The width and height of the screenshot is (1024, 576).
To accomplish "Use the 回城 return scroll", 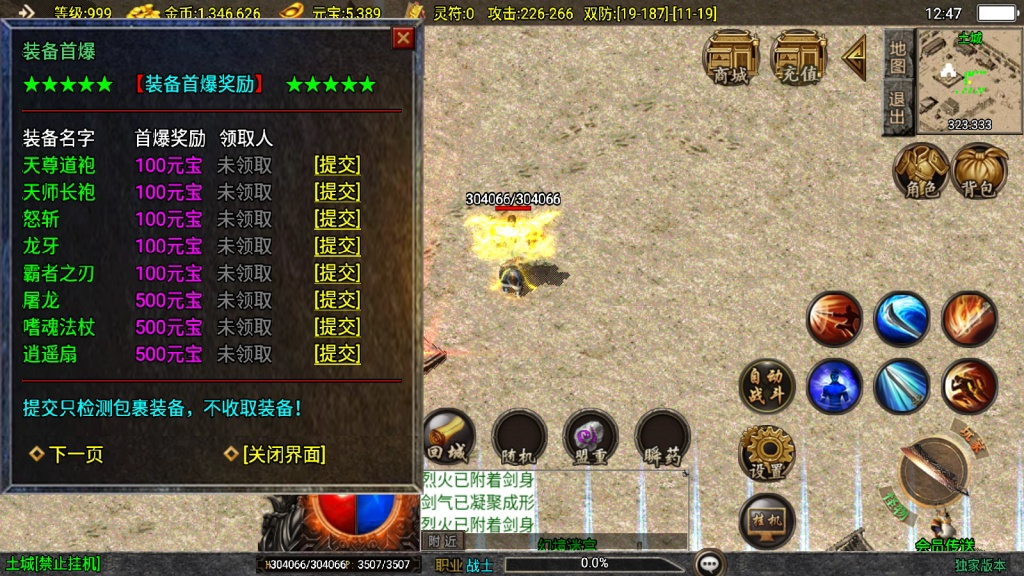I will pyautogui.click(x=447, y=437).
